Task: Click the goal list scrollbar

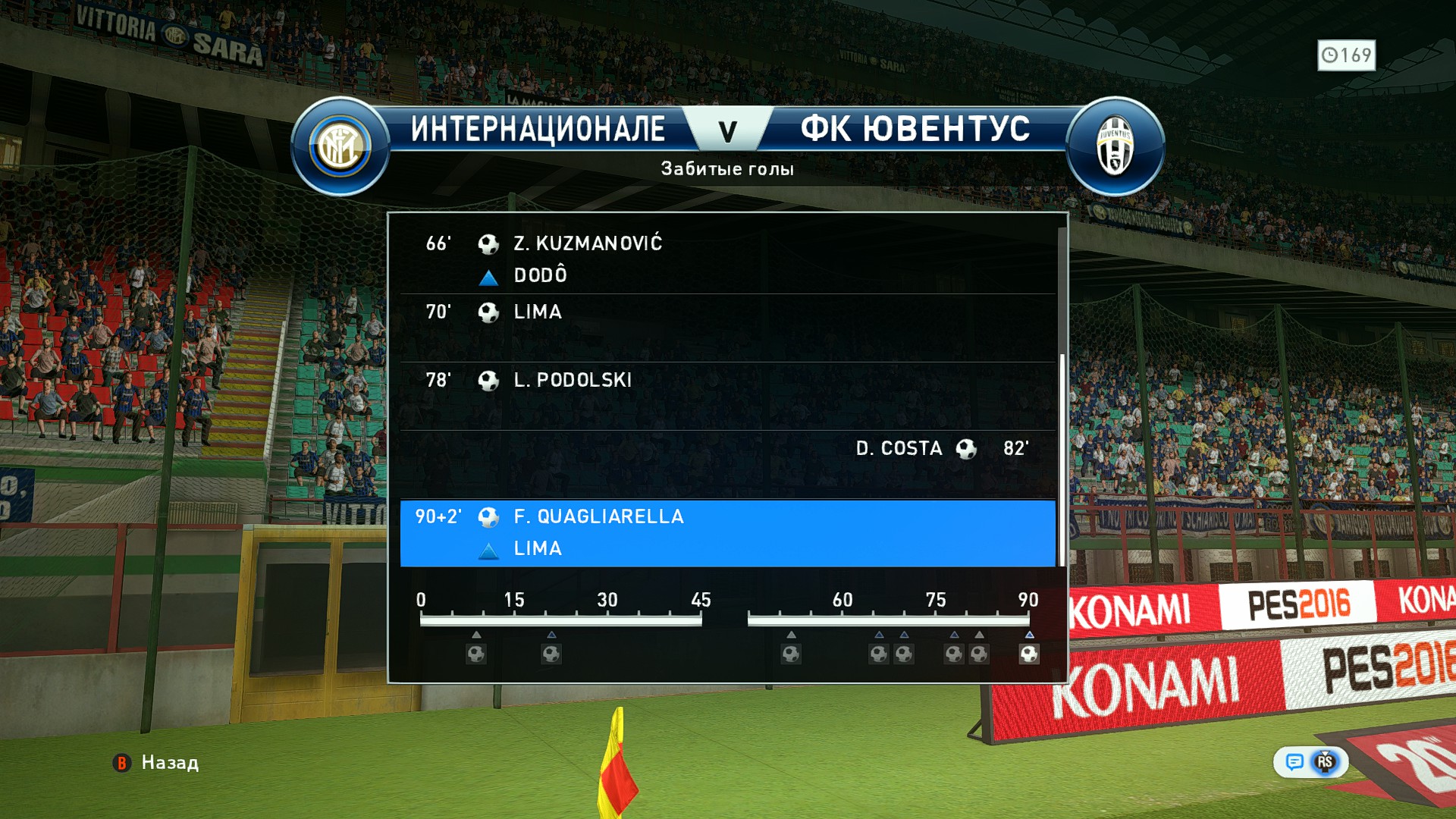Action: click(1062, 455)
